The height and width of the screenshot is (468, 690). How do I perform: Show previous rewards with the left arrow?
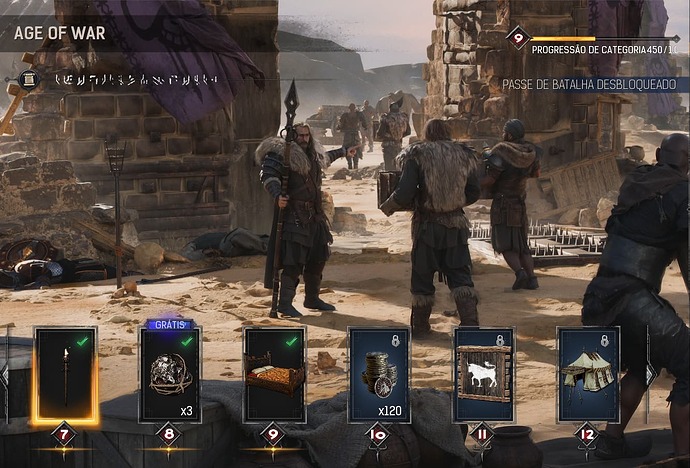pos(4,376)
